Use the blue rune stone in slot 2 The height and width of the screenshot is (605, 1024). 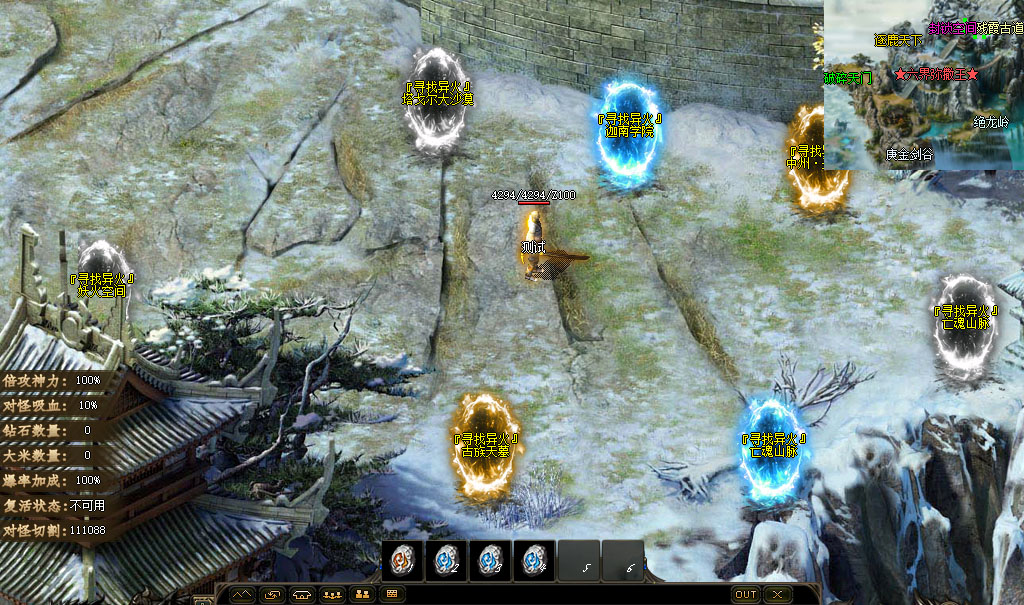pyautogui.click(x=445, y=560)
